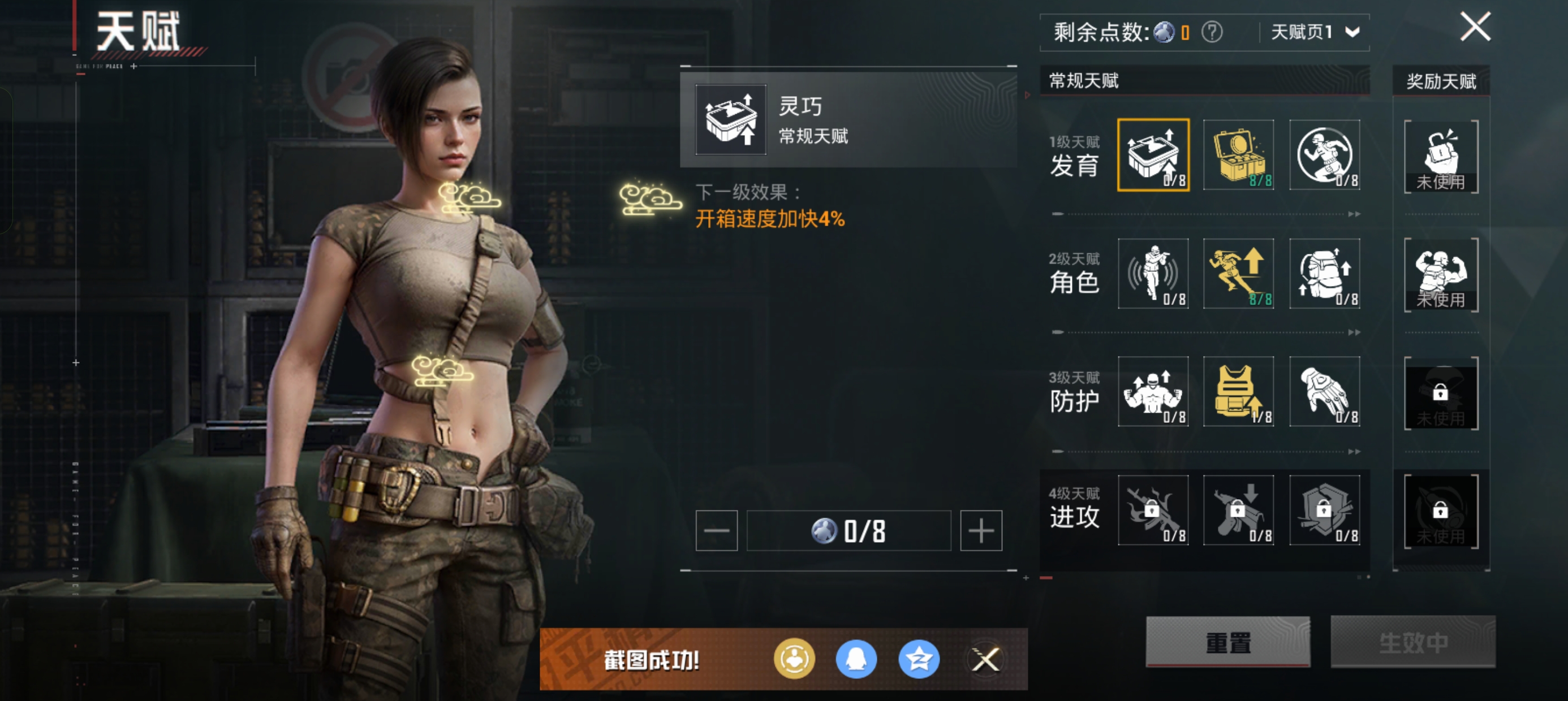Select the treasure chest coin talent

(x=1238, y=155)
